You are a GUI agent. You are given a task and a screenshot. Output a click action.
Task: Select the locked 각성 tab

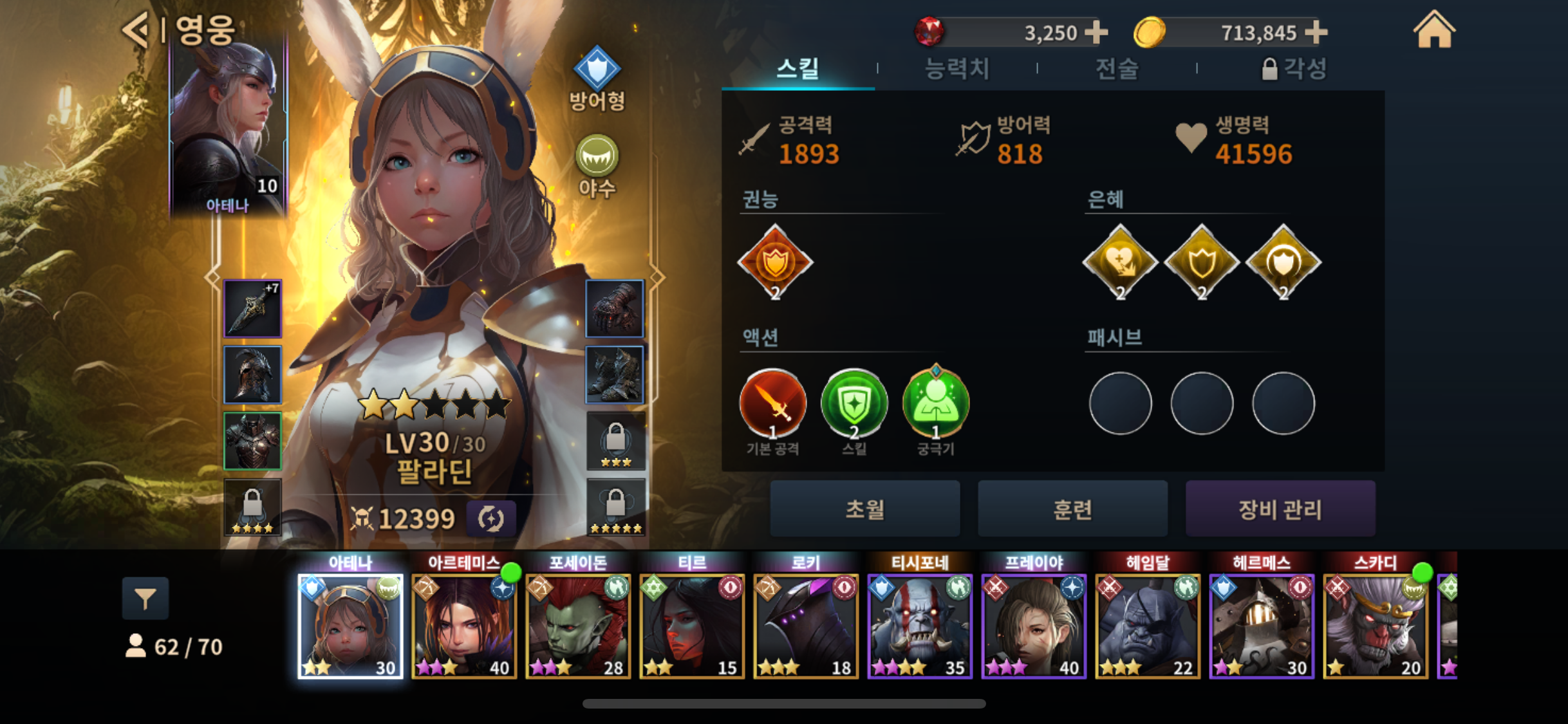pyautogui.click(x=1294, y=68)
